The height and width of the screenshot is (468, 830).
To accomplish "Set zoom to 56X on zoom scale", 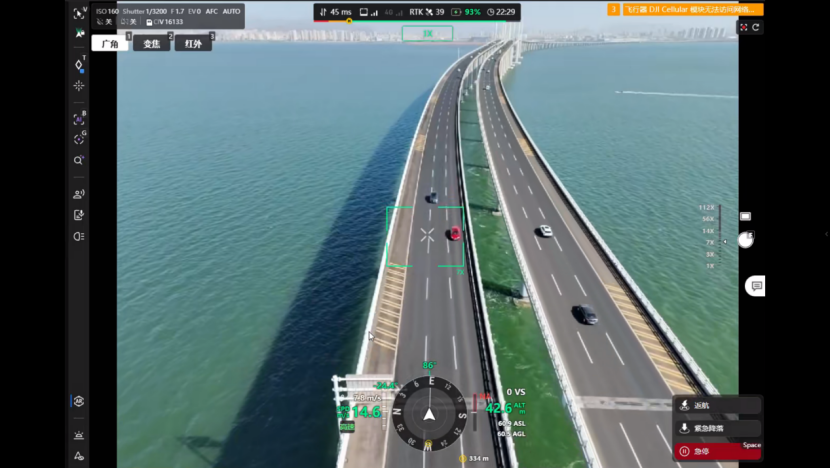I will (708, 219).
